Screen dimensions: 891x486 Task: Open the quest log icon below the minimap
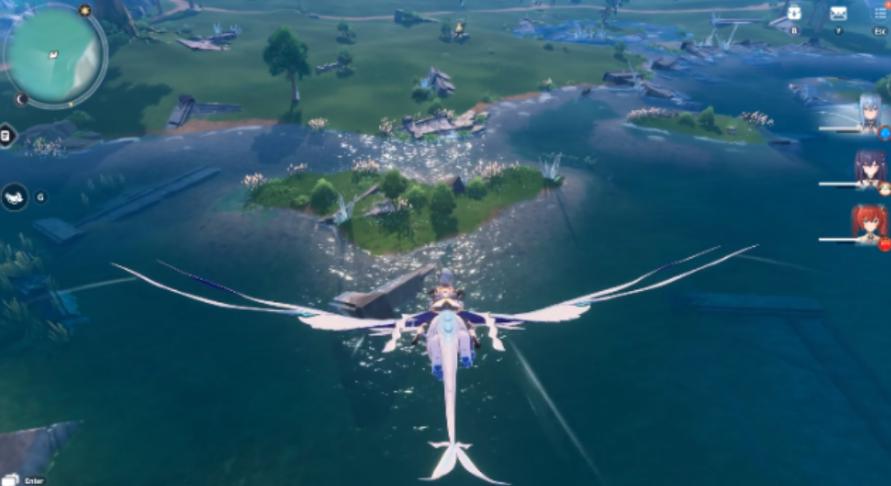coord(6,135)
